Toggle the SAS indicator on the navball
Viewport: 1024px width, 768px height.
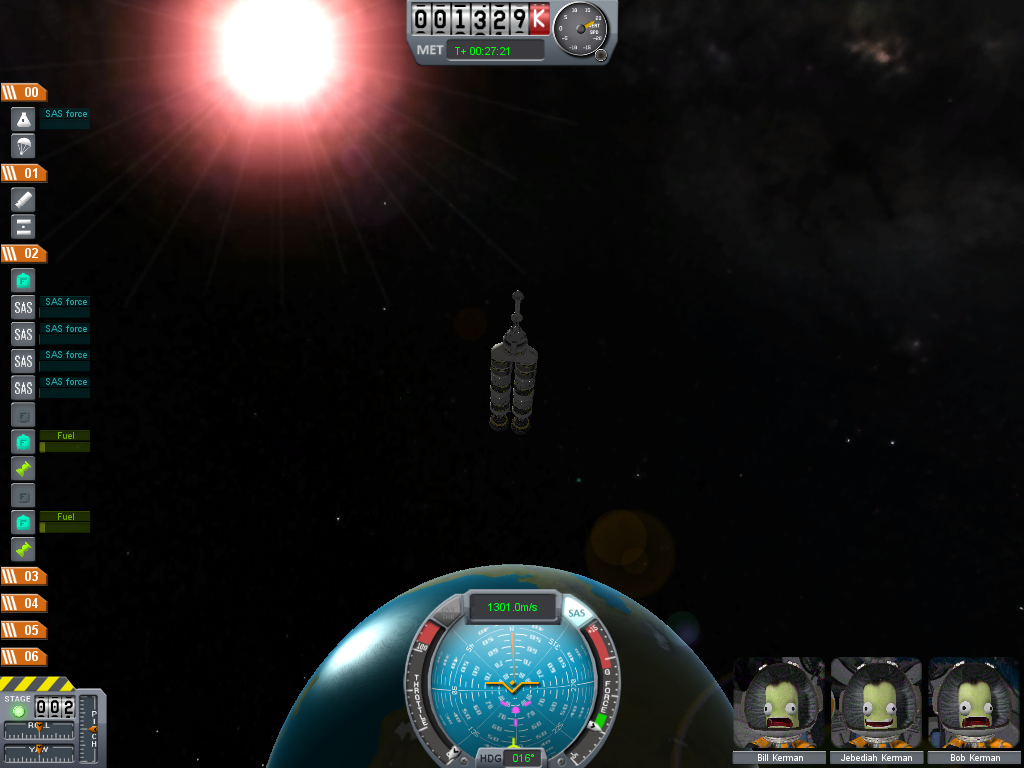(576, 613)
